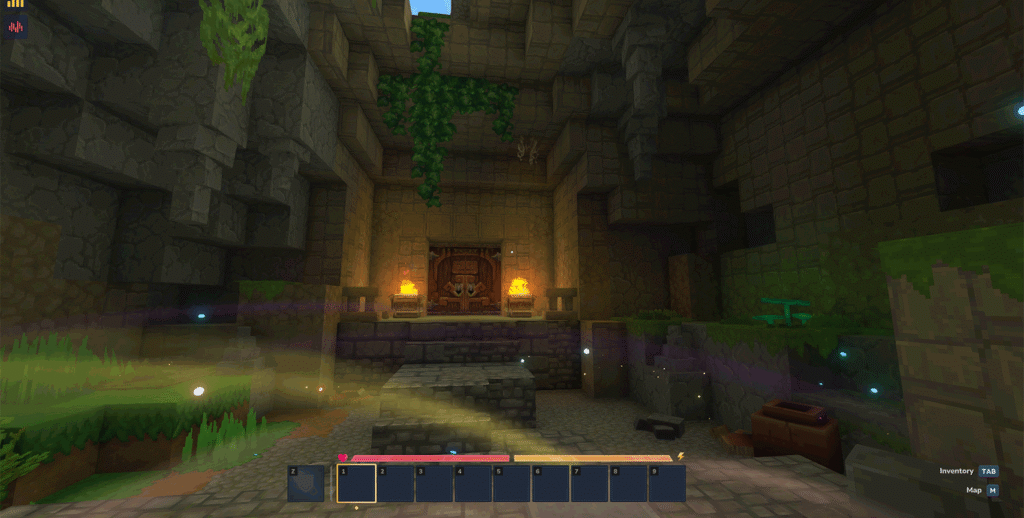The image size is (1024, 518).
Task: Click the yellow signal bars icon
Action: 16,4
